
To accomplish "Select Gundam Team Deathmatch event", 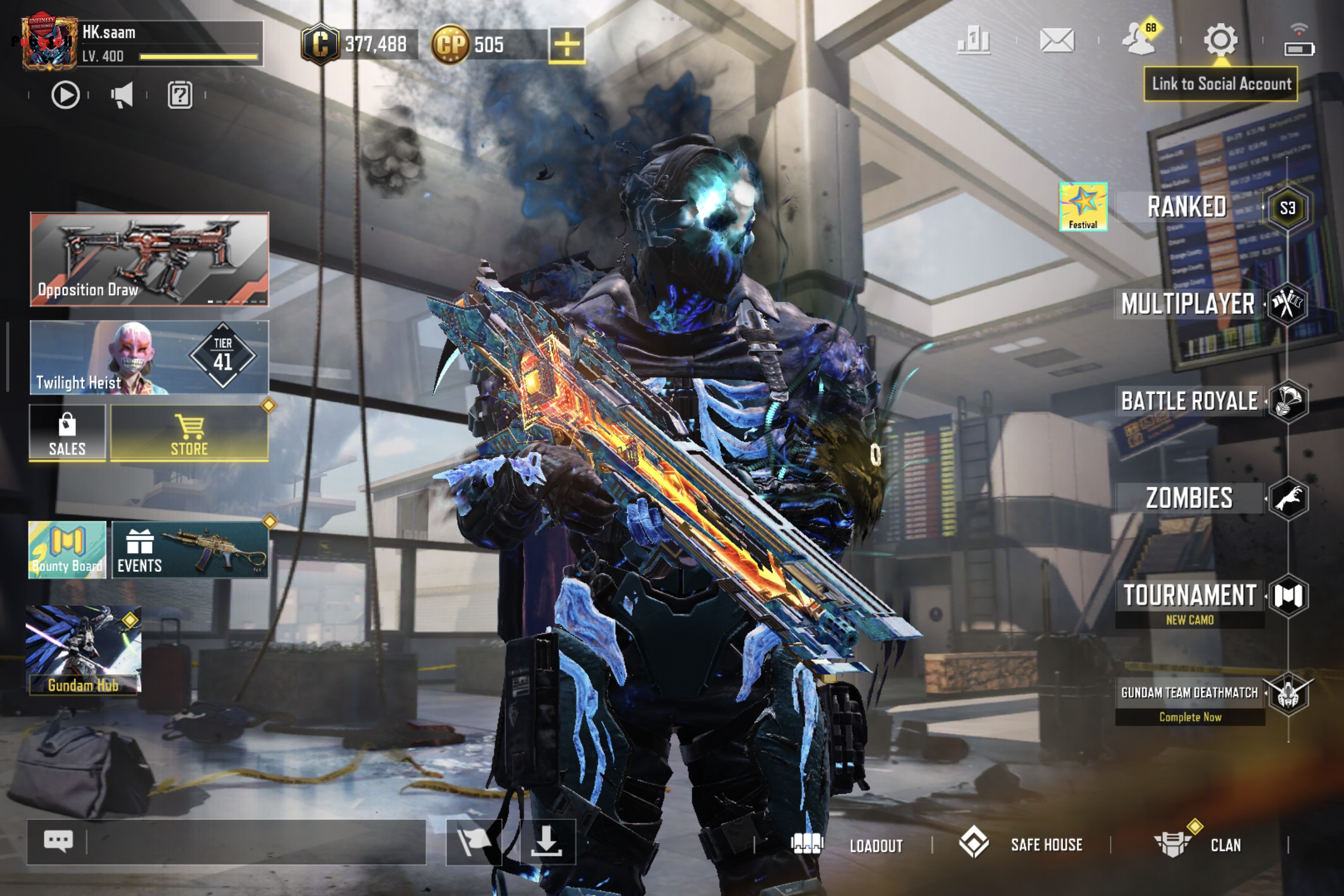I will coord(1190,693).
